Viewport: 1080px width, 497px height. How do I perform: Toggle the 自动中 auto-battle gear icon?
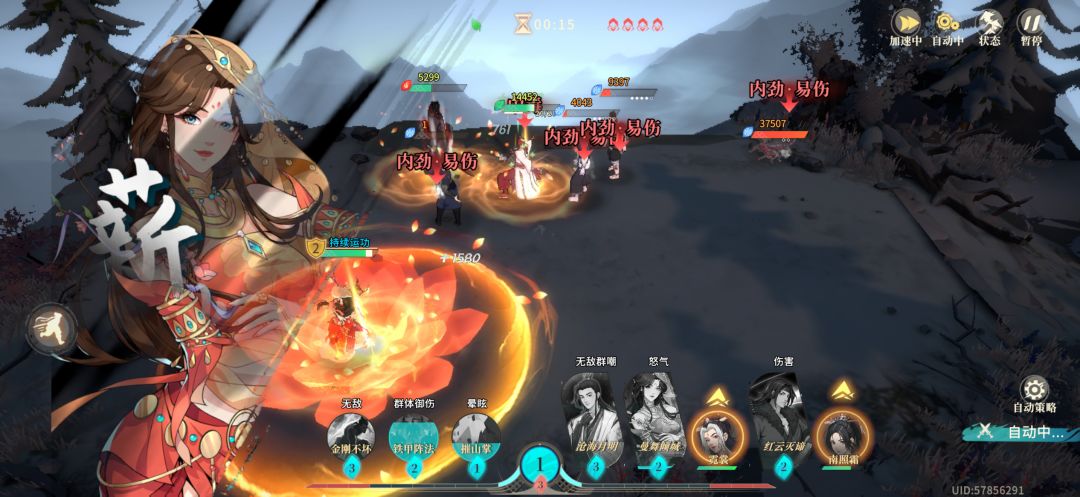946,24
